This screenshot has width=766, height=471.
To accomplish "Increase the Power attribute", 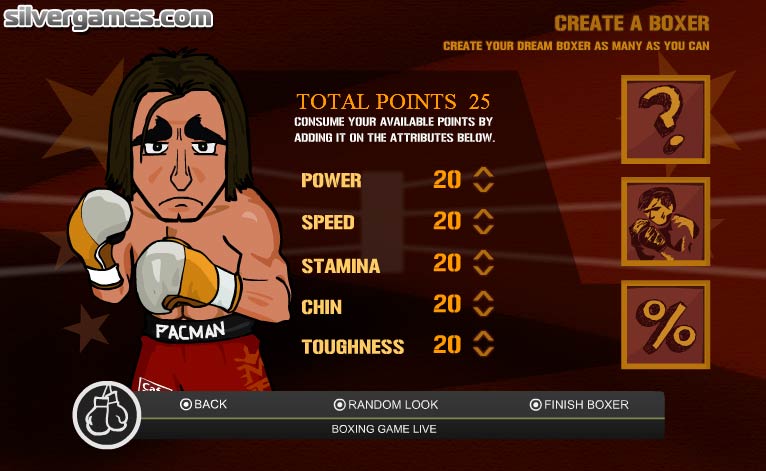I will click(x=484, y=172).
